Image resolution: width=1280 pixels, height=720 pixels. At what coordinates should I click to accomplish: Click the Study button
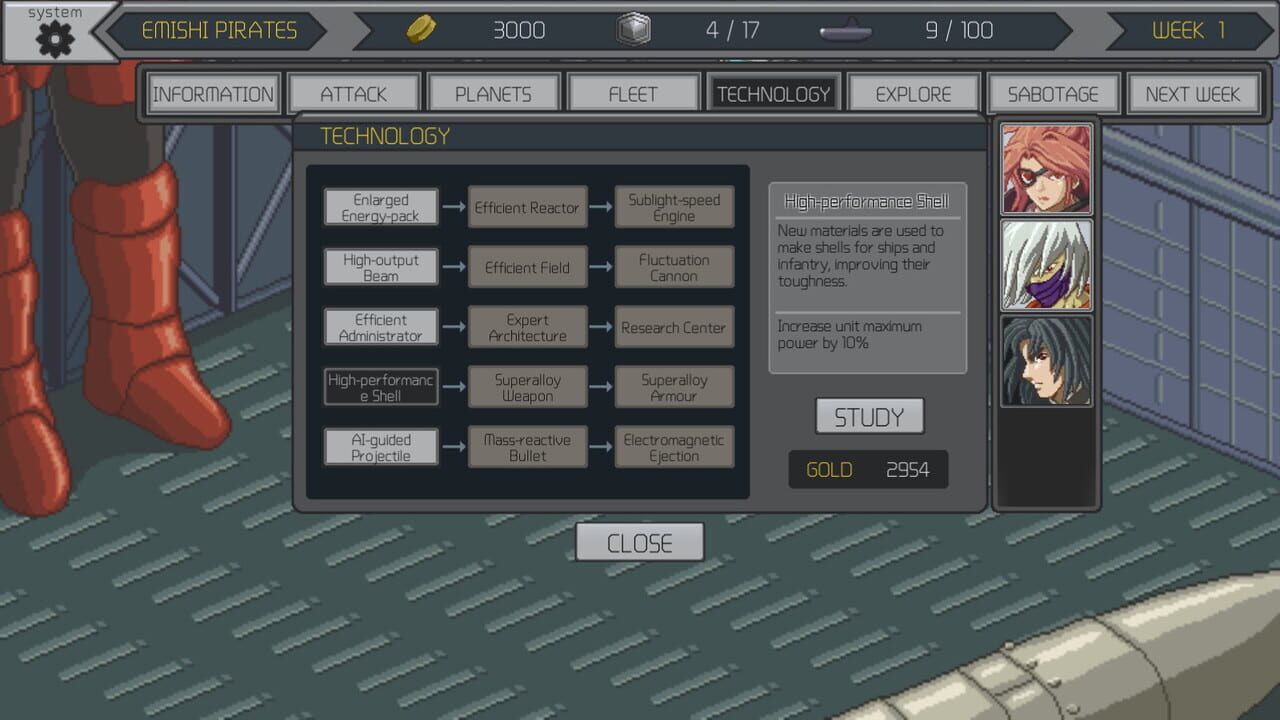point(868,414)
